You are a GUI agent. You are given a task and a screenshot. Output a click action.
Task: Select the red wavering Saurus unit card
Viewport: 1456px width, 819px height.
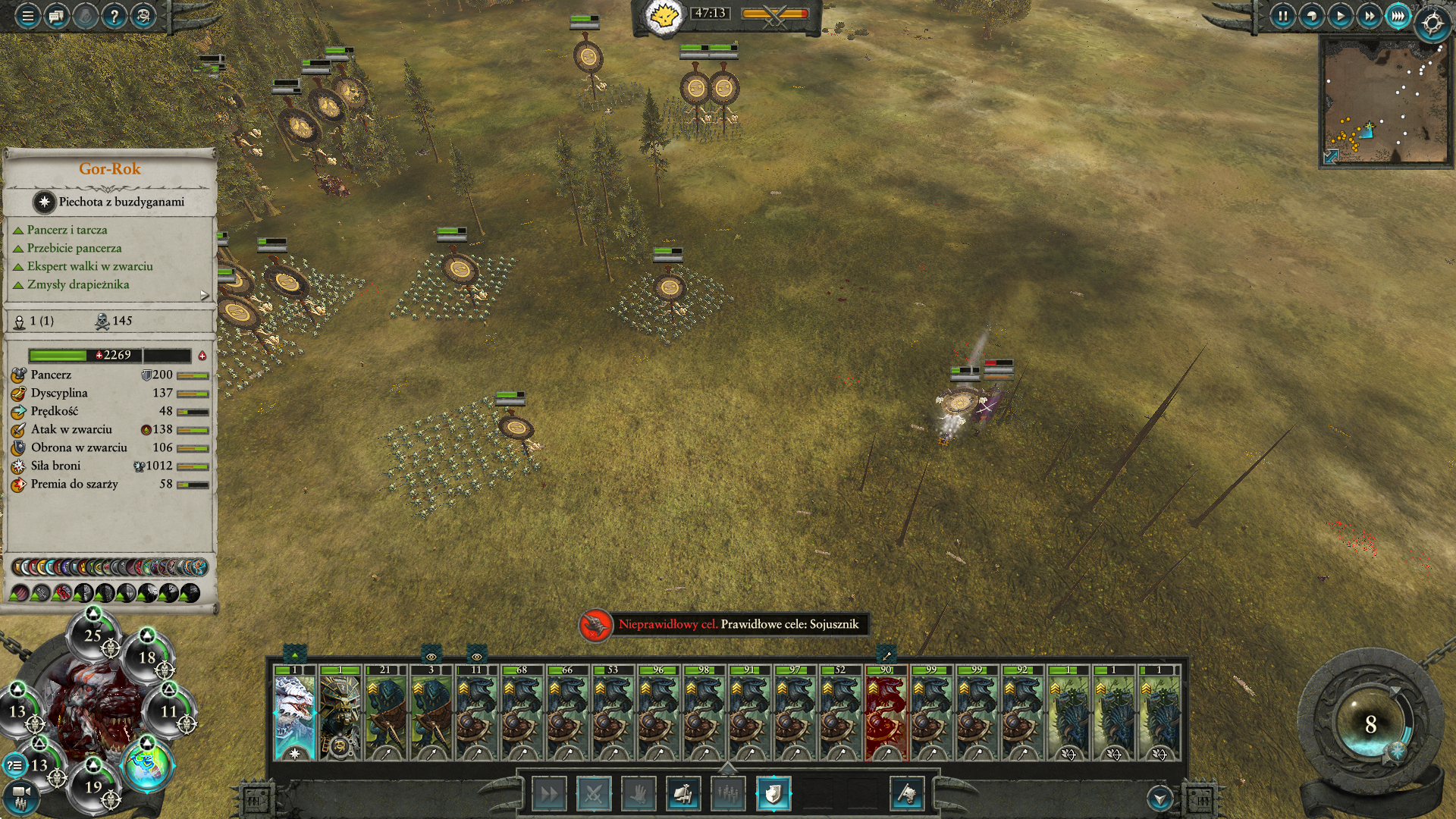pyautogui.click(x=886, y=713)
